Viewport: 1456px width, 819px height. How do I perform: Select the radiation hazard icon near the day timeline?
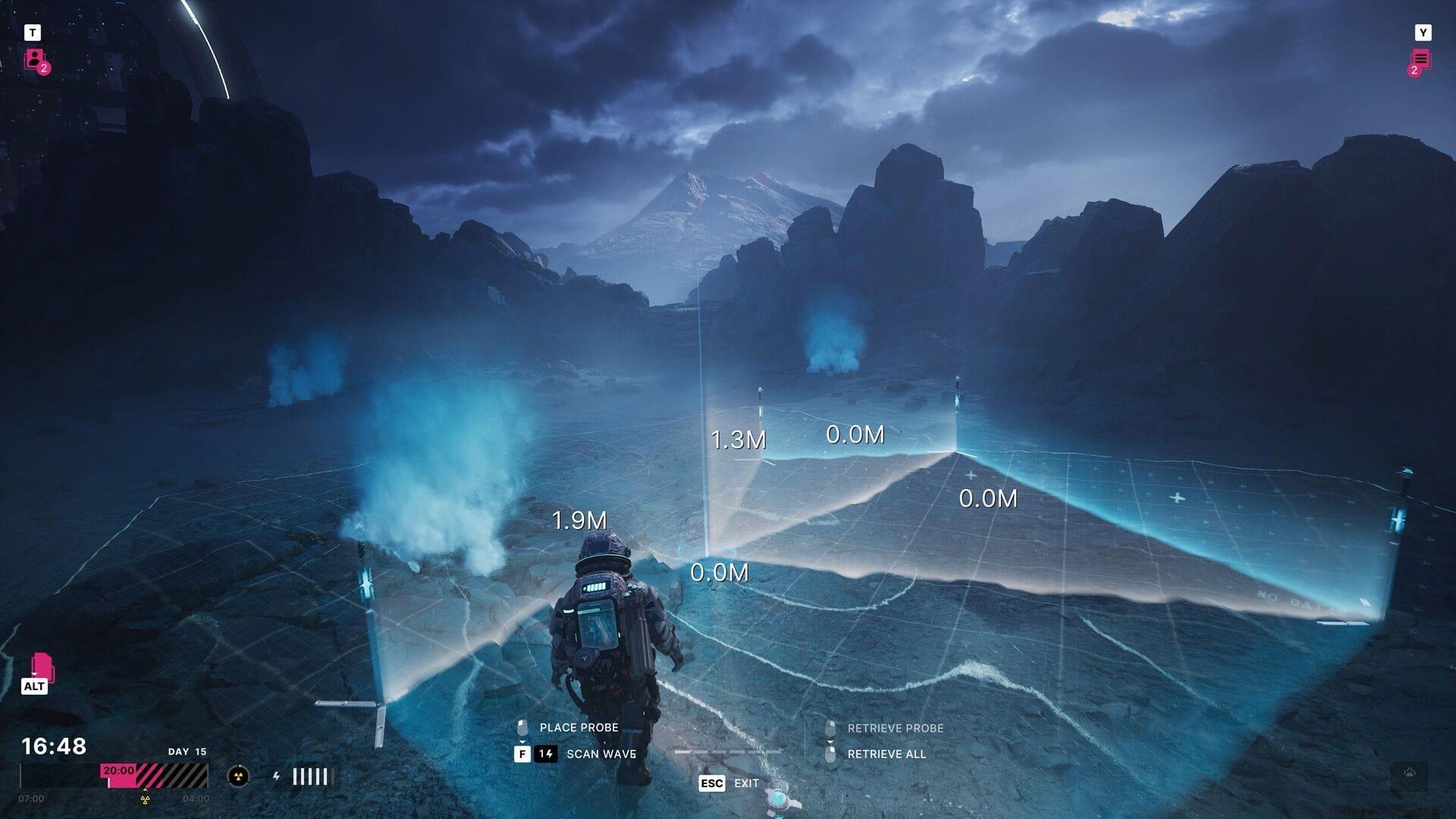point(238,776)
